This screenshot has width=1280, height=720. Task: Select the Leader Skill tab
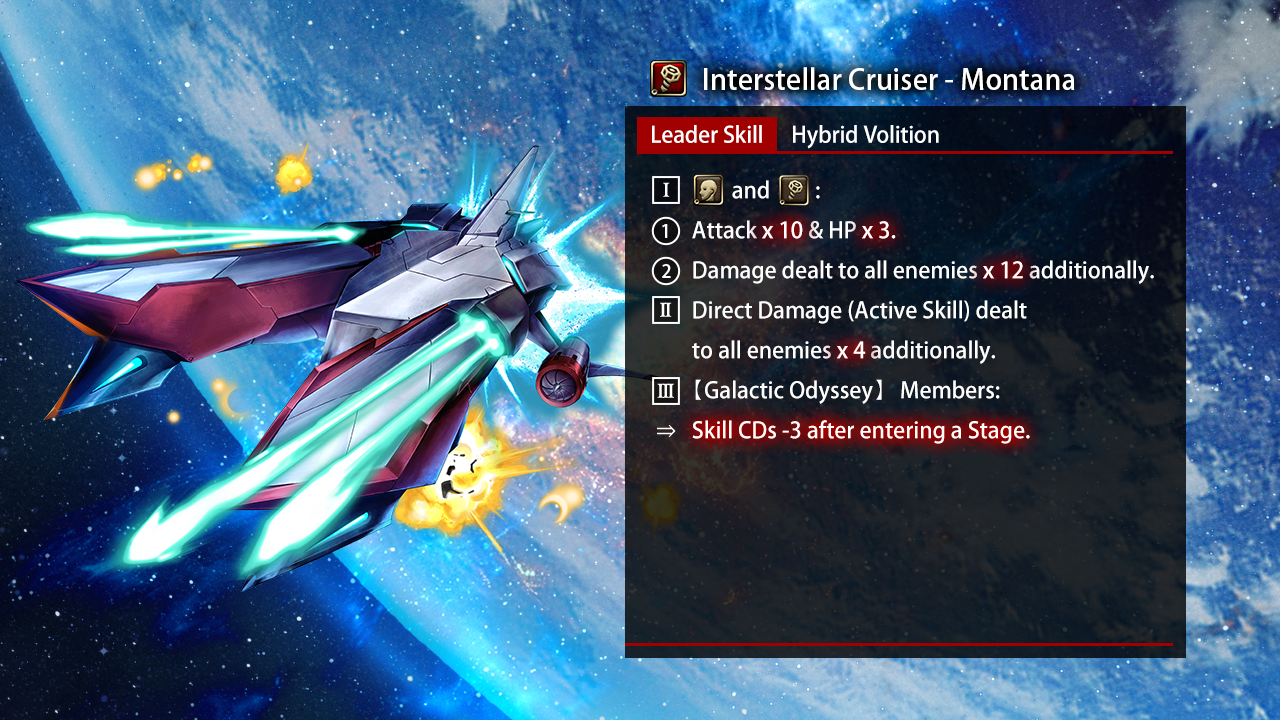coord(706,135)
